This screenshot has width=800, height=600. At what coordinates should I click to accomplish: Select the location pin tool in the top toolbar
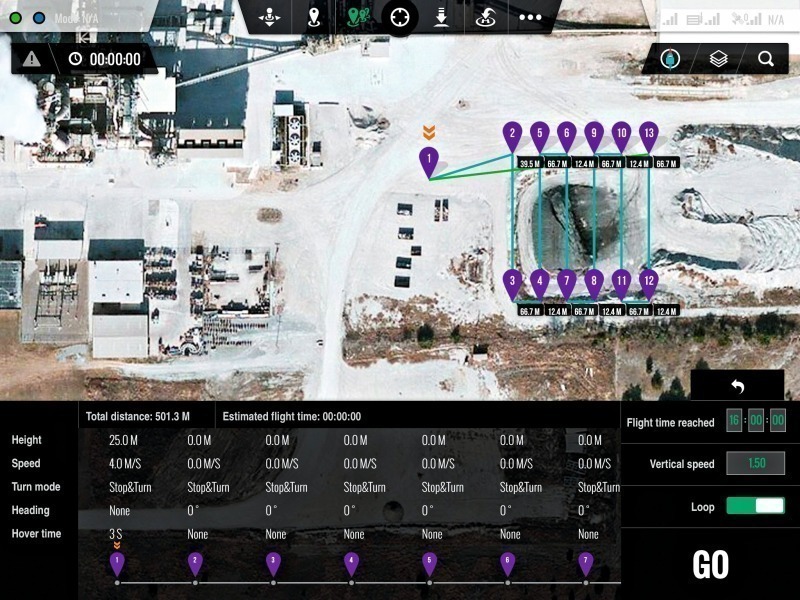point(315,17)
